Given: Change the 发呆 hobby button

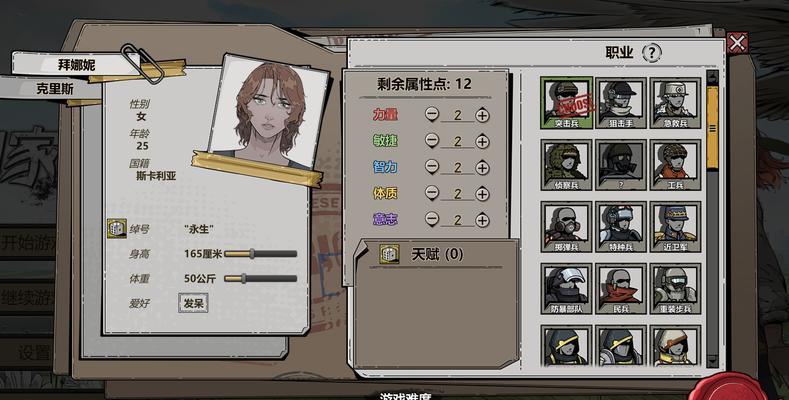Looking at the screenshot, I should [x=193, y=303].
